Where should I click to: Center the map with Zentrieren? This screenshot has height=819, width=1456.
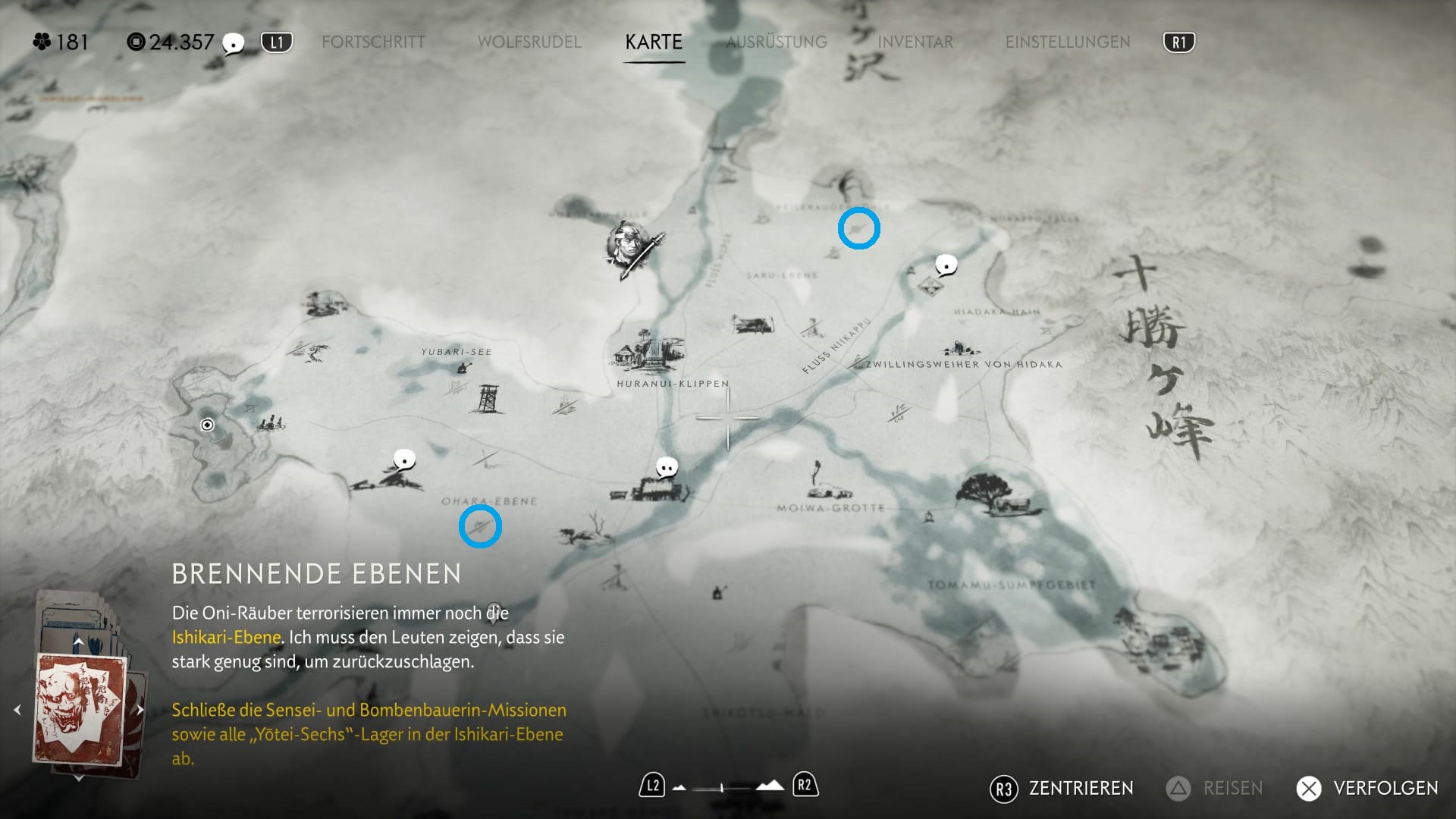tap(1062, 789)
